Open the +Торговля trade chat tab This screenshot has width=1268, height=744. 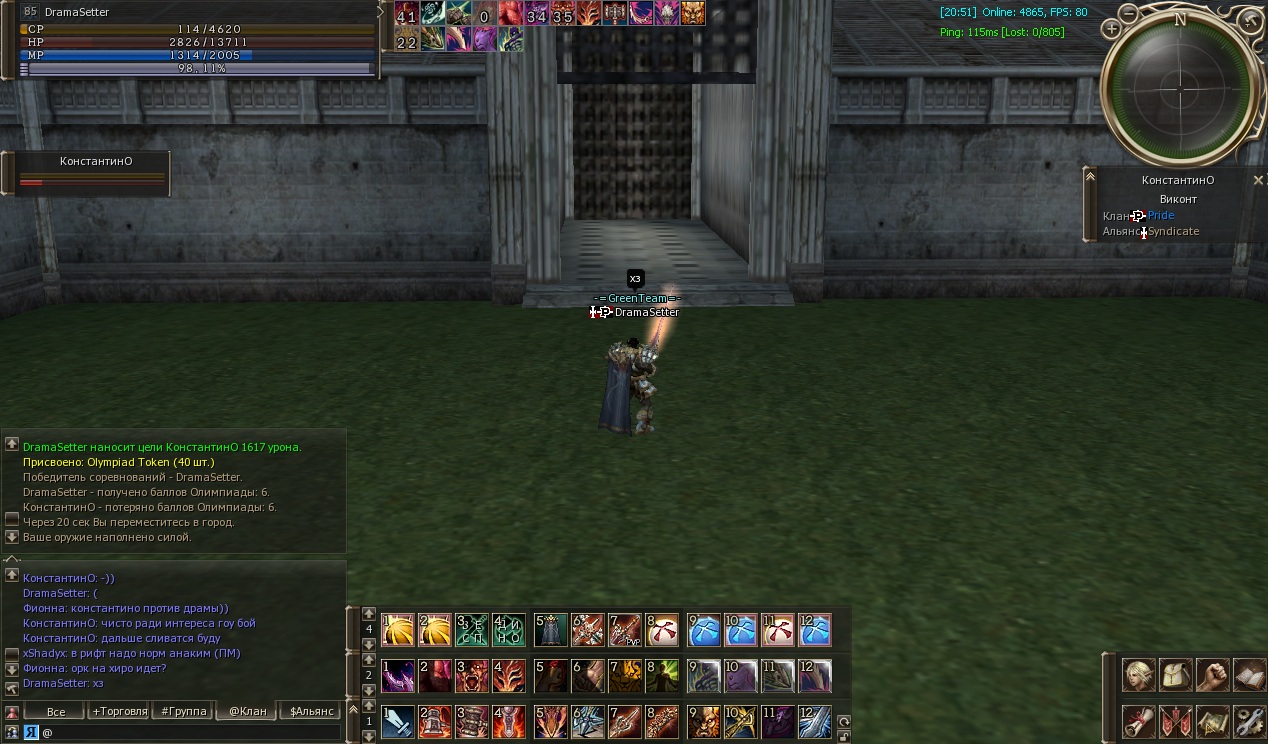tap(119, 711)
